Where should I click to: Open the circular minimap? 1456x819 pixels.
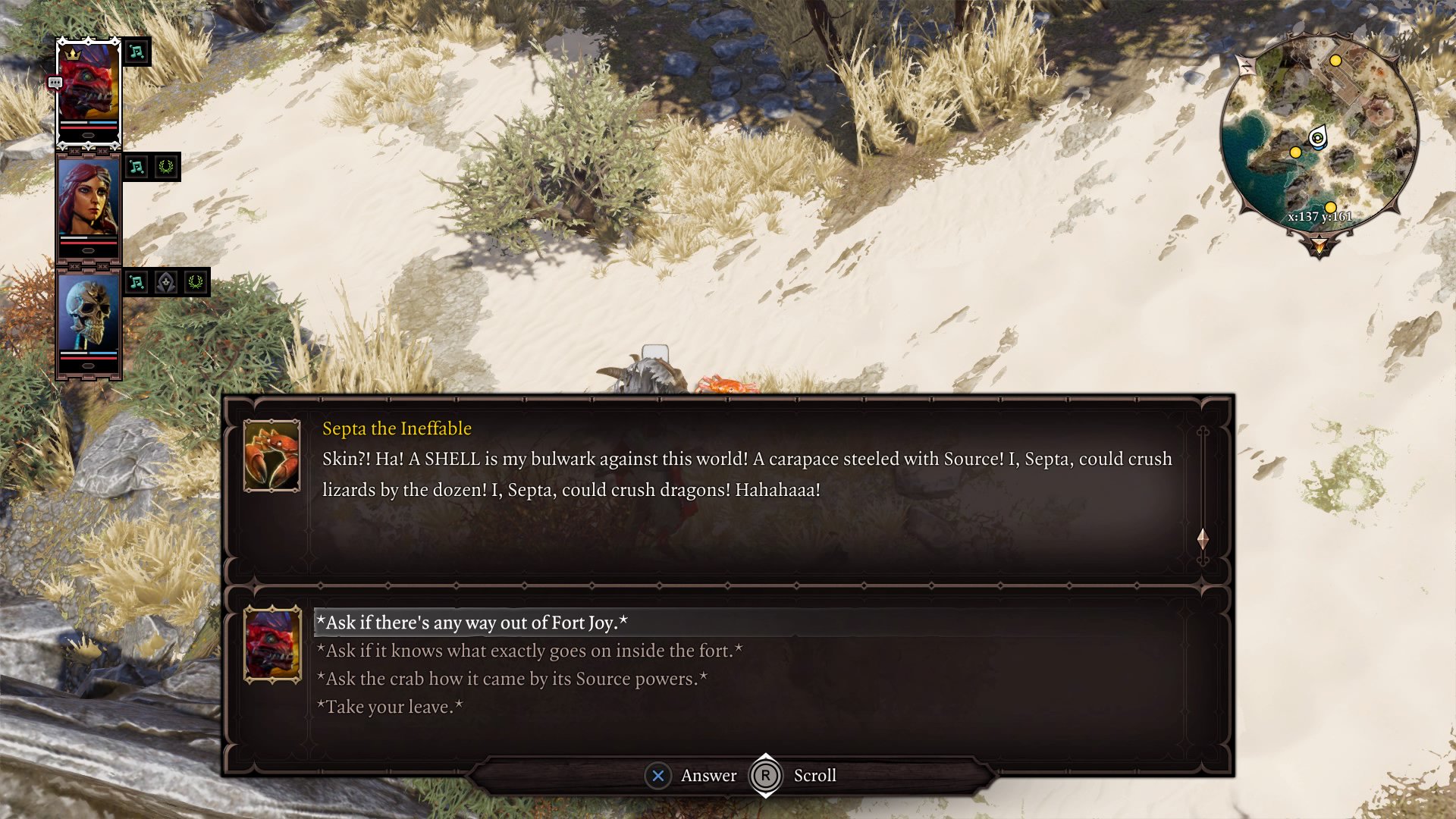[1319, 136]
